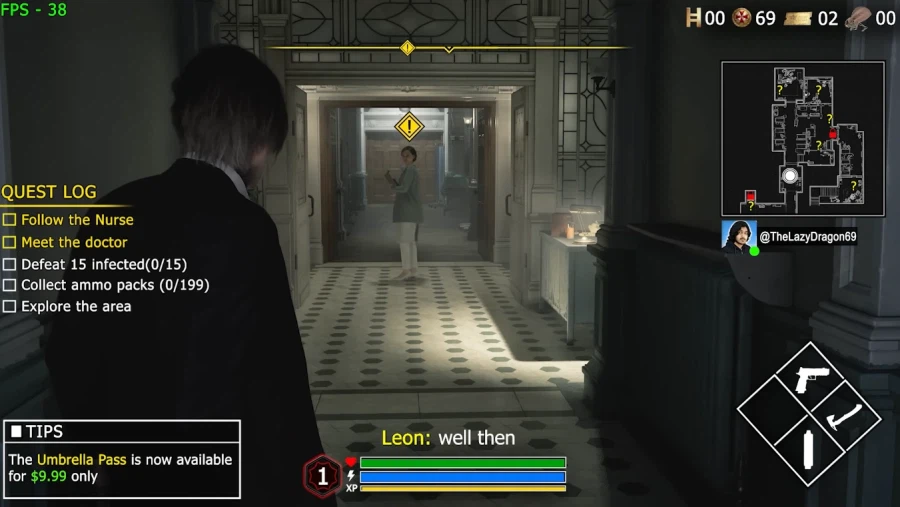The width and height of the screenshot is (900, 507).
Task: Open the Quest Log header
Action: pyautogui.click(x=49, y=192)
